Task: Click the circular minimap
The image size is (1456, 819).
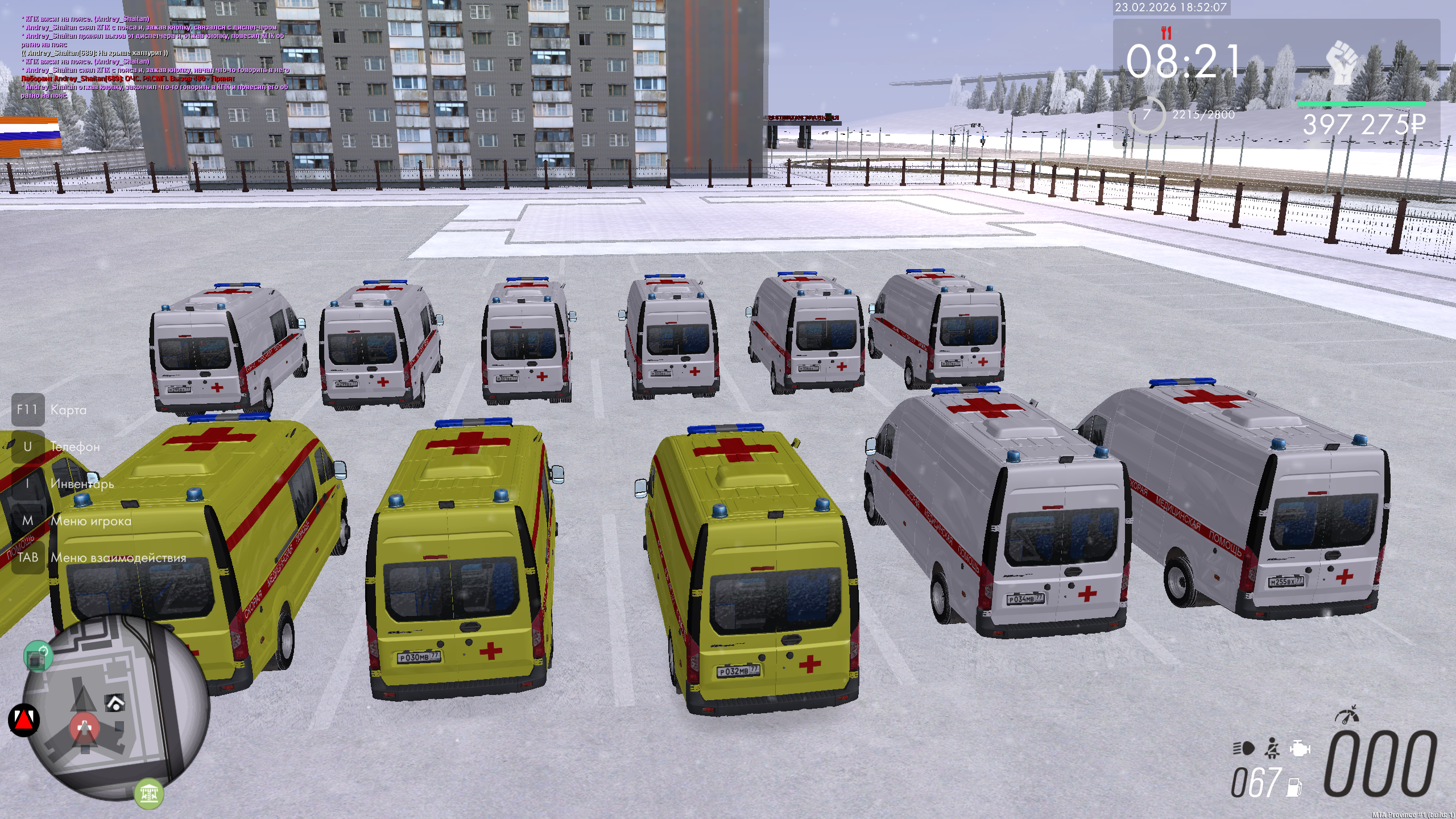Action: pos(118,709)
